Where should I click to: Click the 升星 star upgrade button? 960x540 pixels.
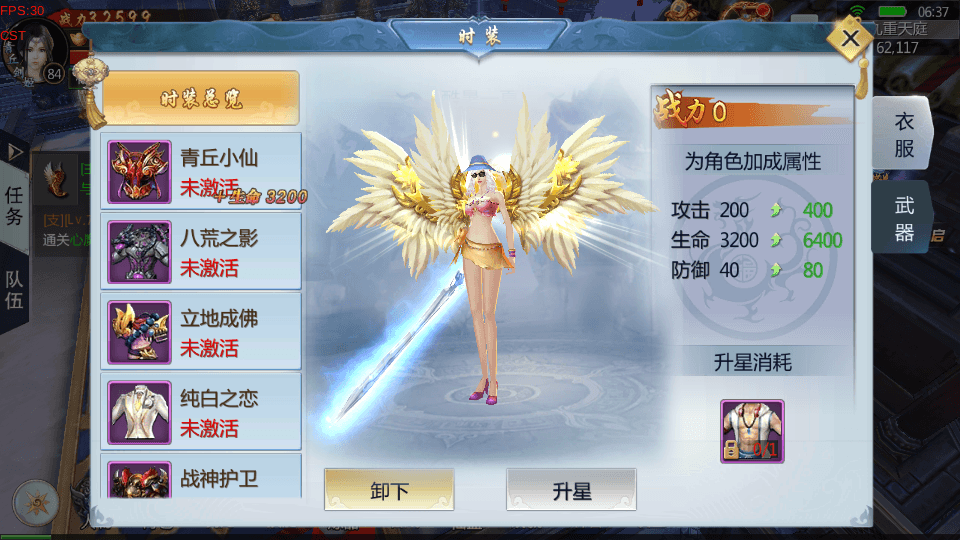(571, 490)
